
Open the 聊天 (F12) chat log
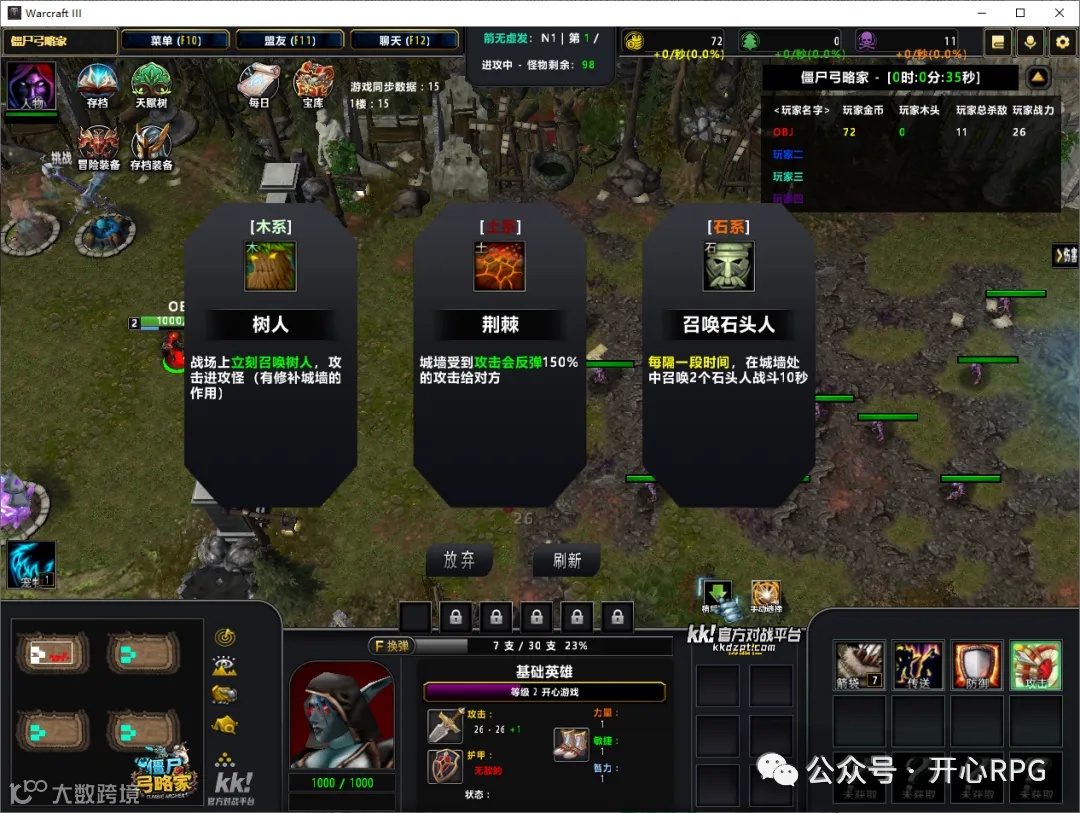404,41
